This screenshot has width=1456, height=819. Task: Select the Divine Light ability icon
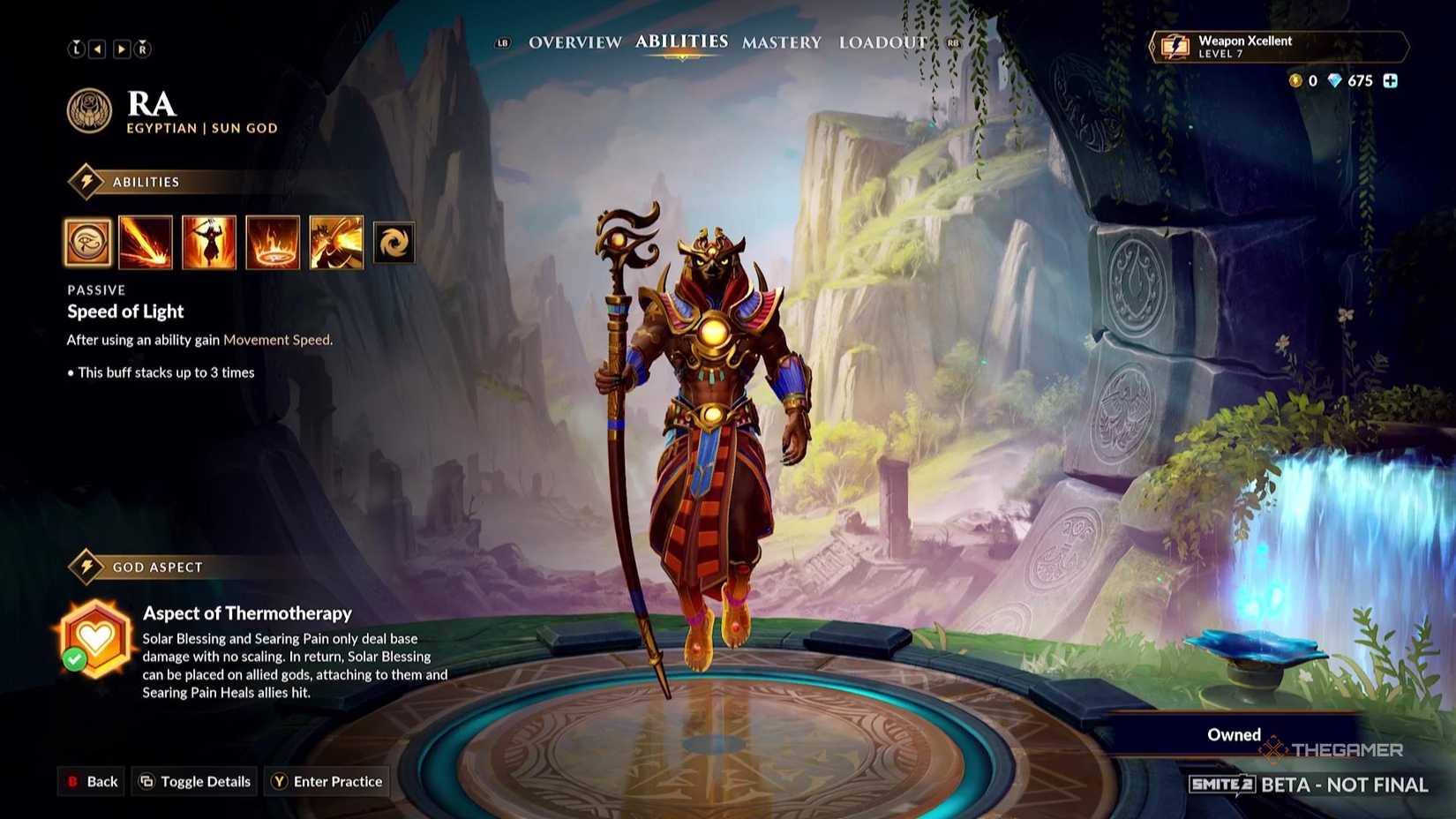tap(209, 242)
